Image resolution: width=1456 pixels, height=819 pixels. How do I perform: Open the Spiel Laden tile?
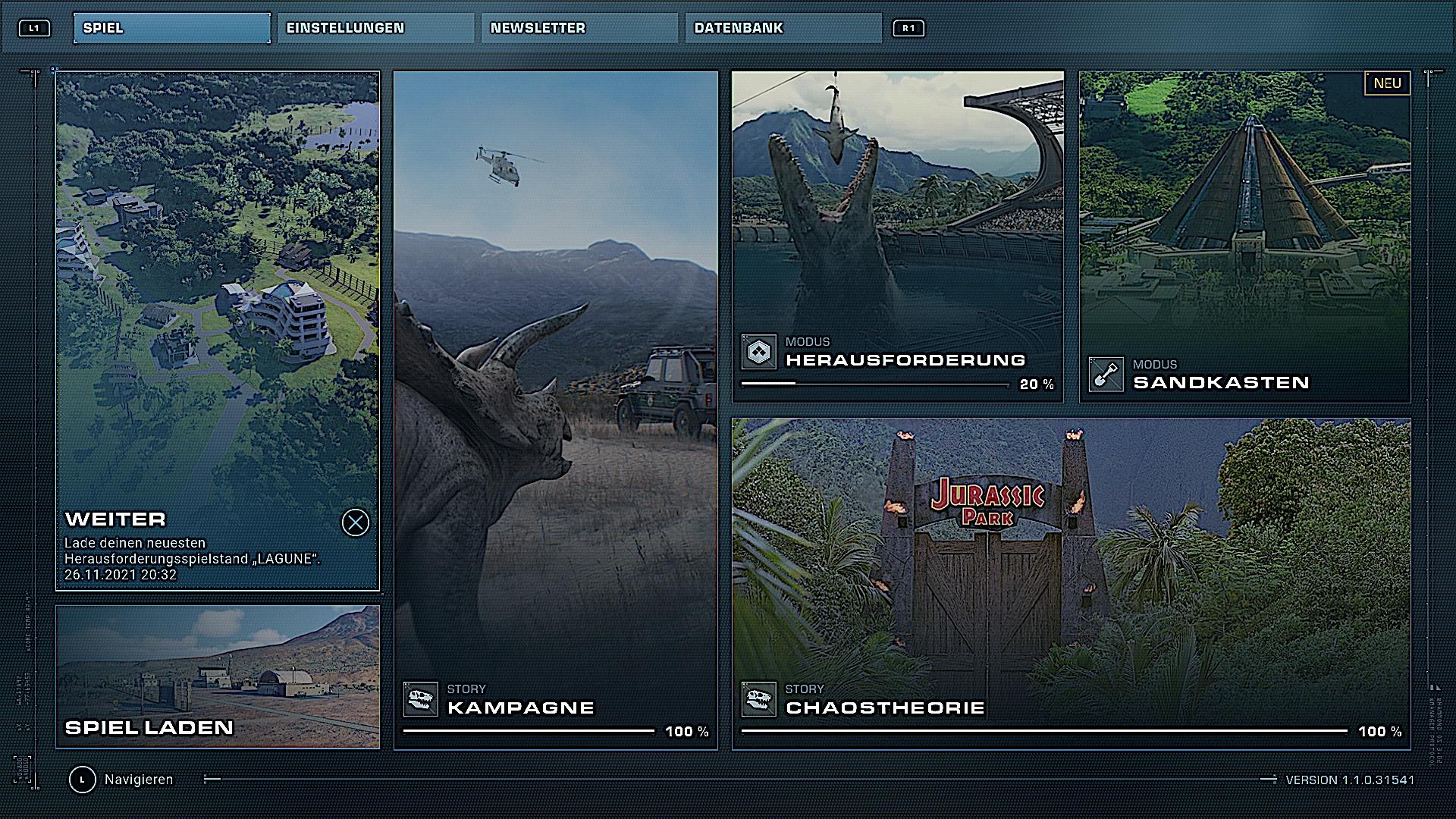(x=217, y=676)
